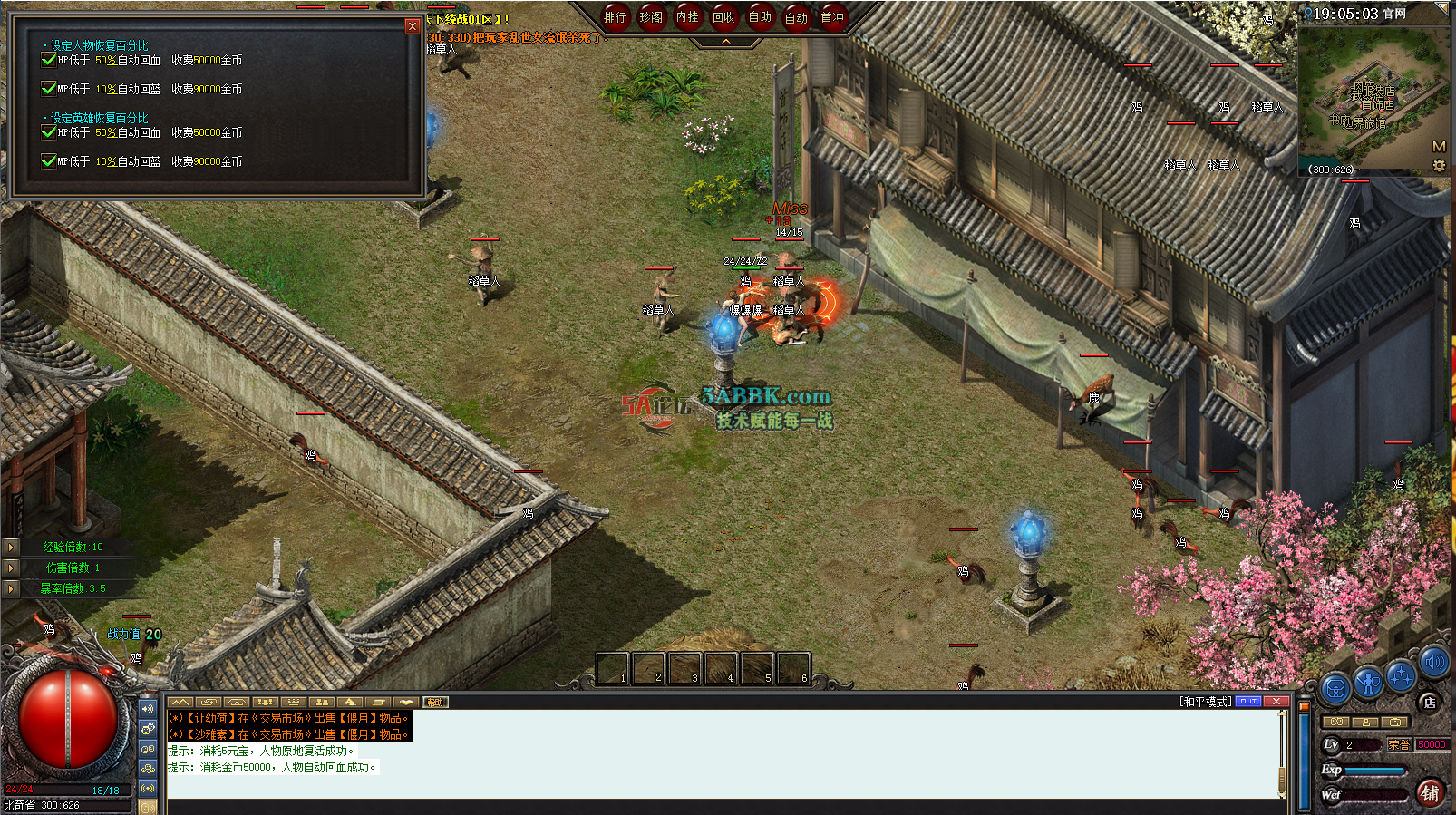Screen dimensions: 1456x815
Task: Open the skills sparkle icon
Action: (x=1402, y=676)
